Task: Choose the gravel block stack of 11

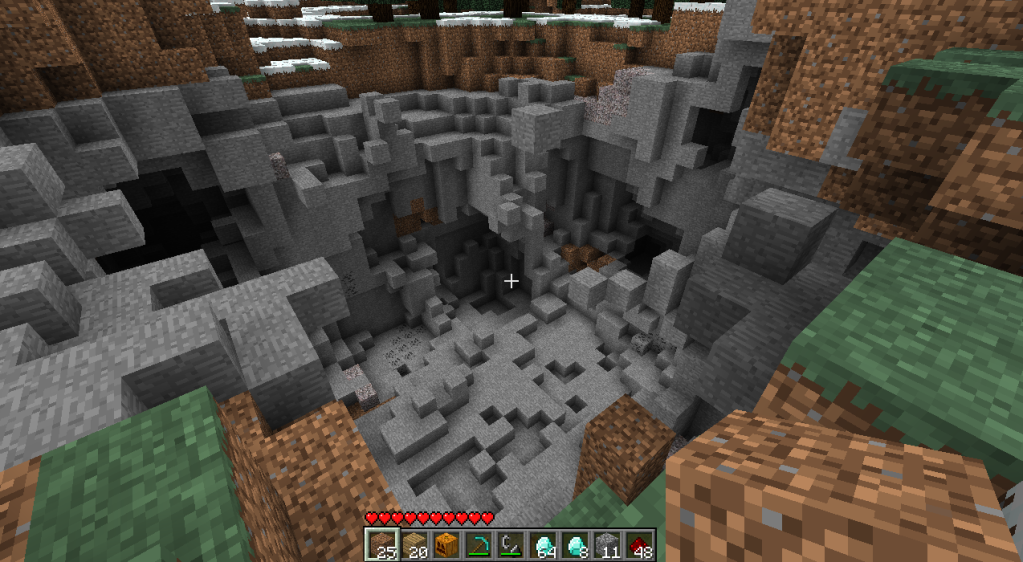Action: (x=606, y=545)
